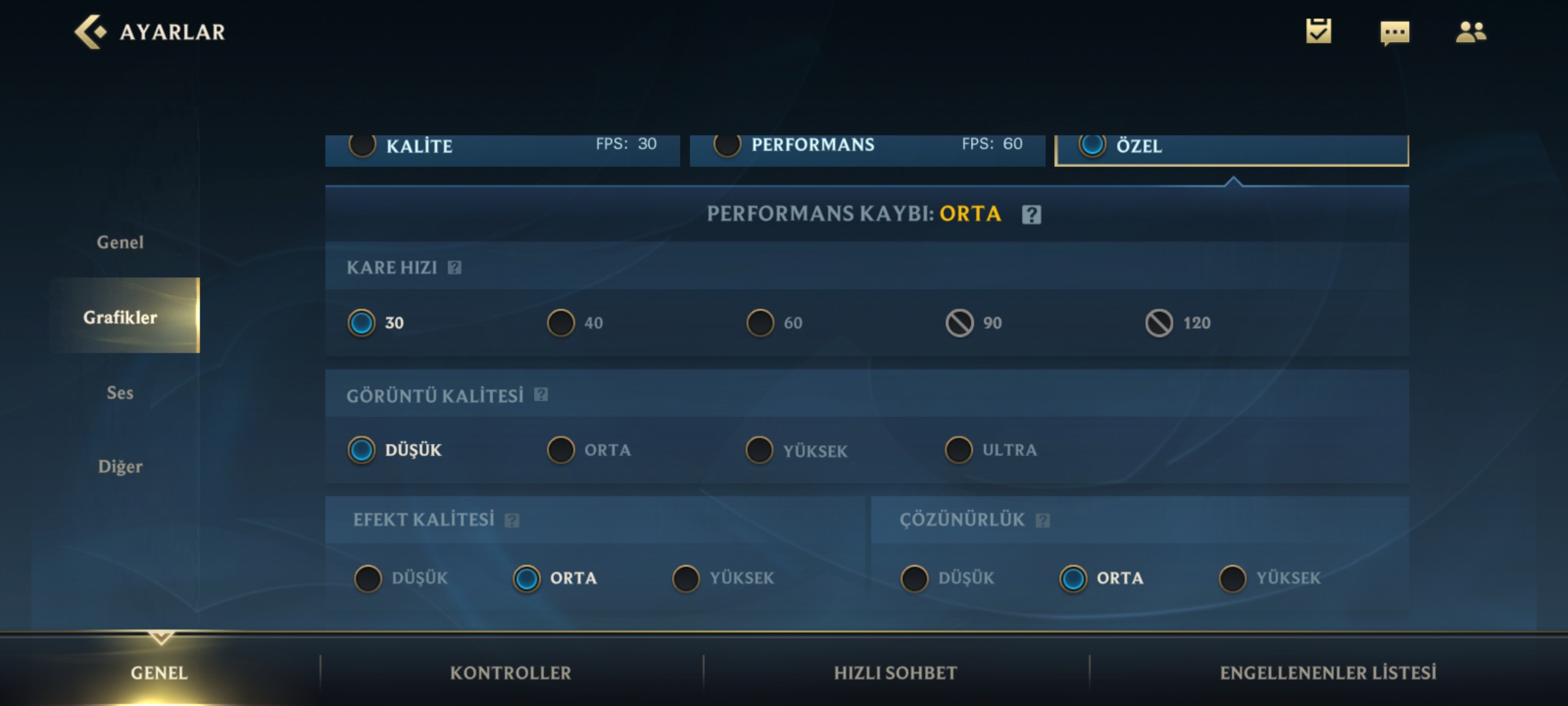Choose the Performans graphics preset

(x=727, y=145)
